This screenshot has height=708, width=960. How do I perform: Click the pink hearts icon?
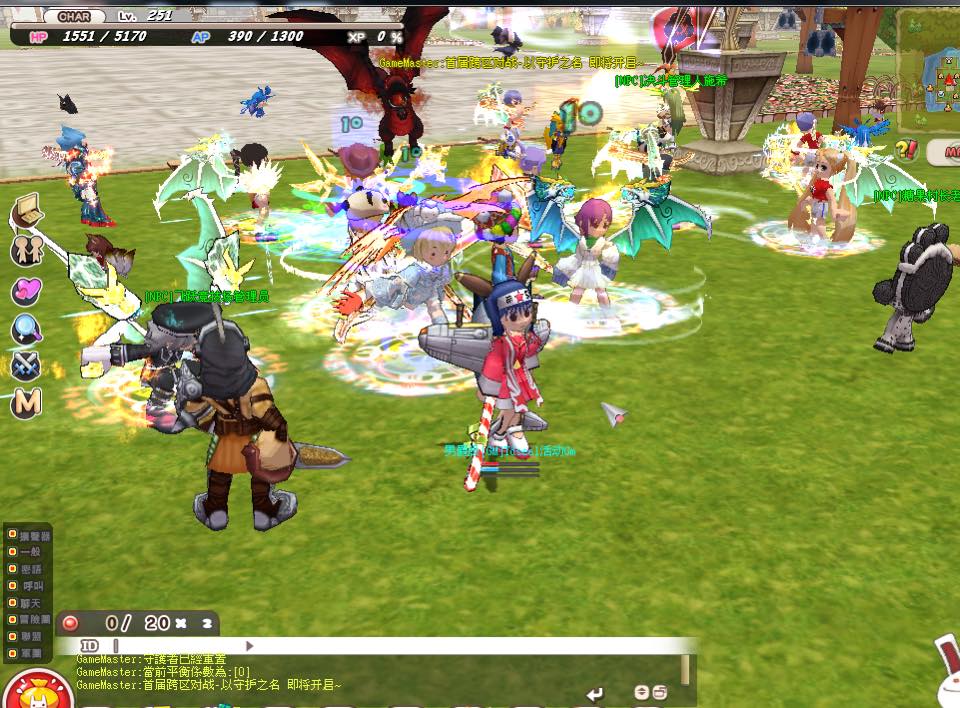pyautogui.click(x=26, y=291)
